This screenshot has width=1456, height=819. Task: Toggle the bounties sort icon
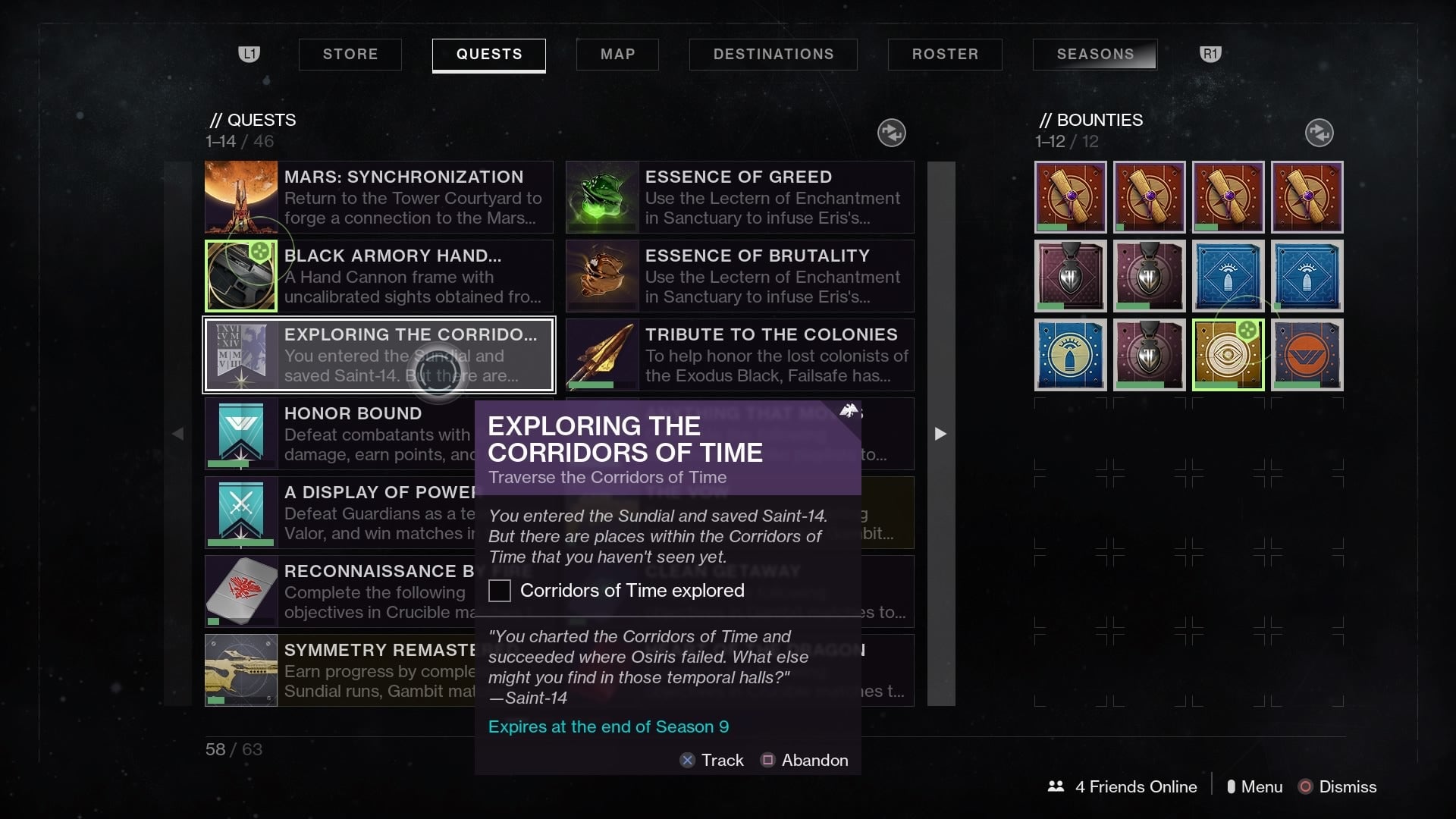1319,133
